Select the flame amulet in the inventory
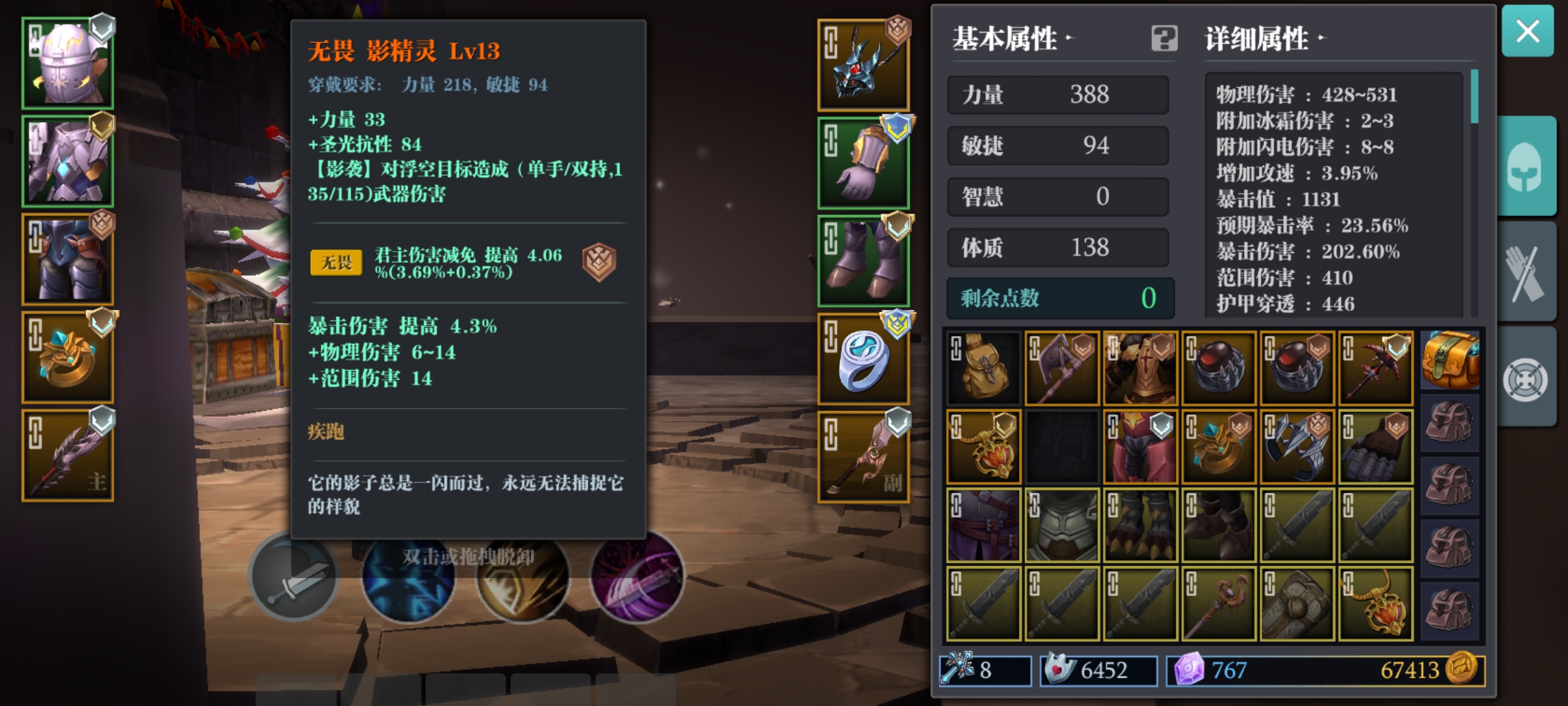The image size is (1568, 706). click(983, 446)
